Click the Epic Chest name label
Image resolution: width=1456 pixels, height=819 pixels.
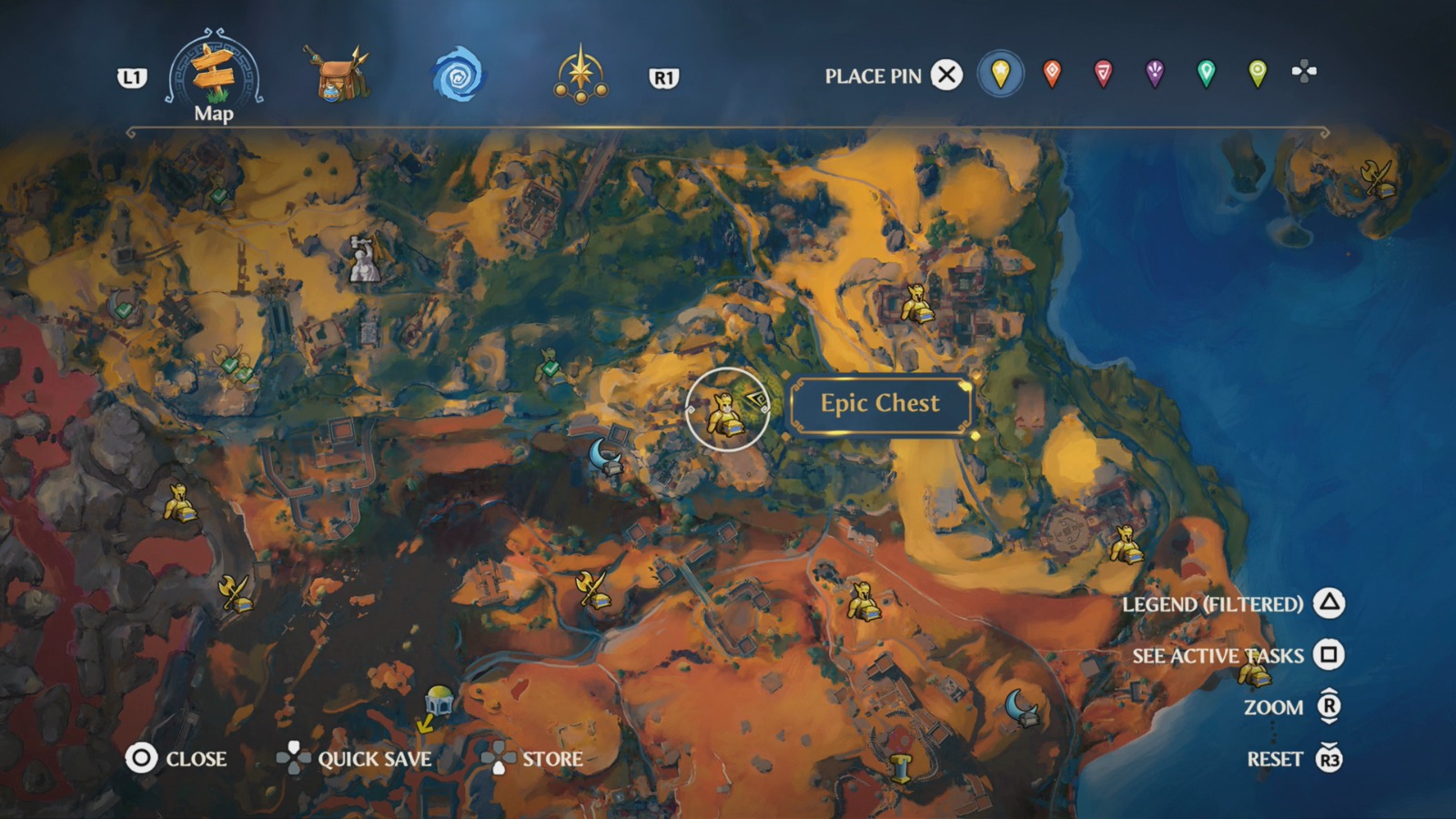click(880, 403)
